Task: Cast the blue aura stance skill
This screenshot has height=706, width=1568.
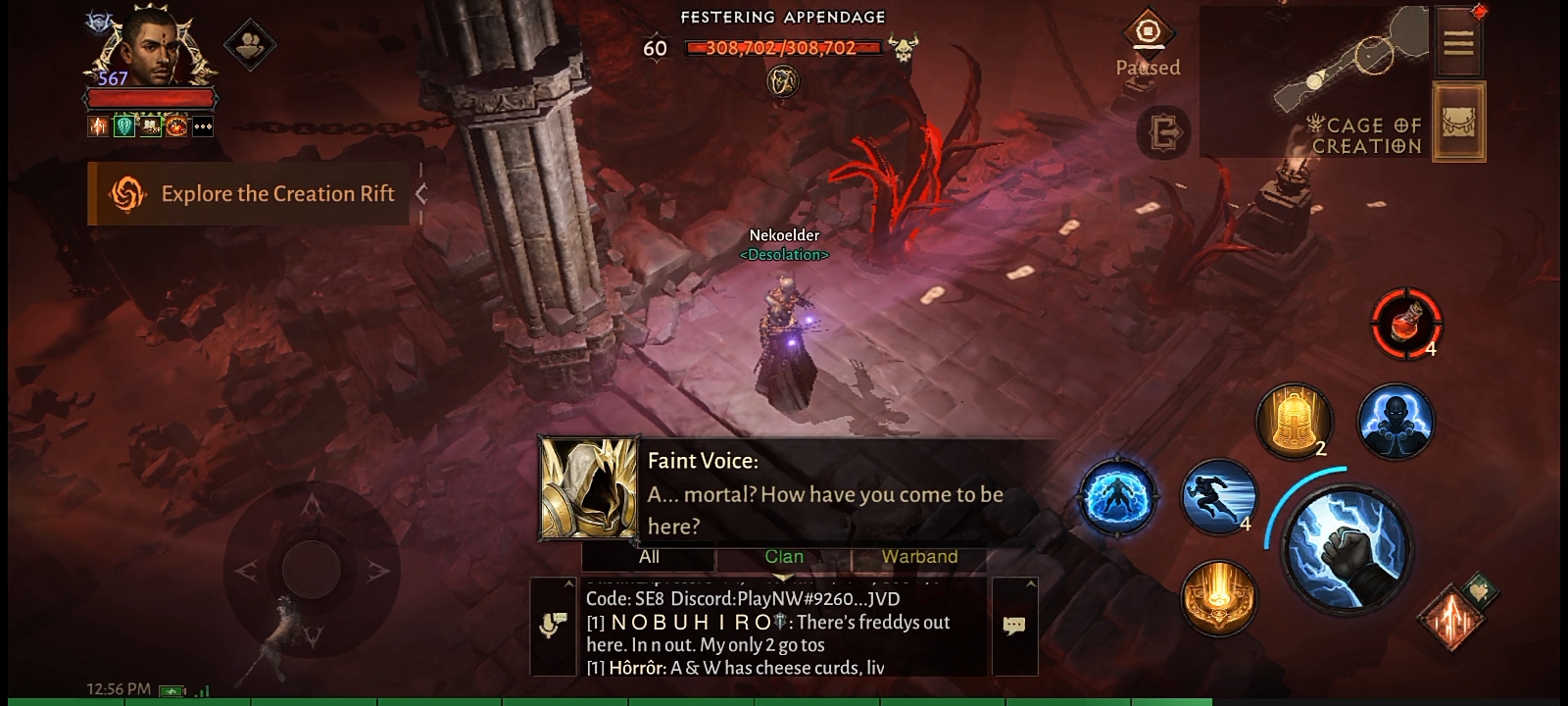Action: click(x=1117, y=497)
